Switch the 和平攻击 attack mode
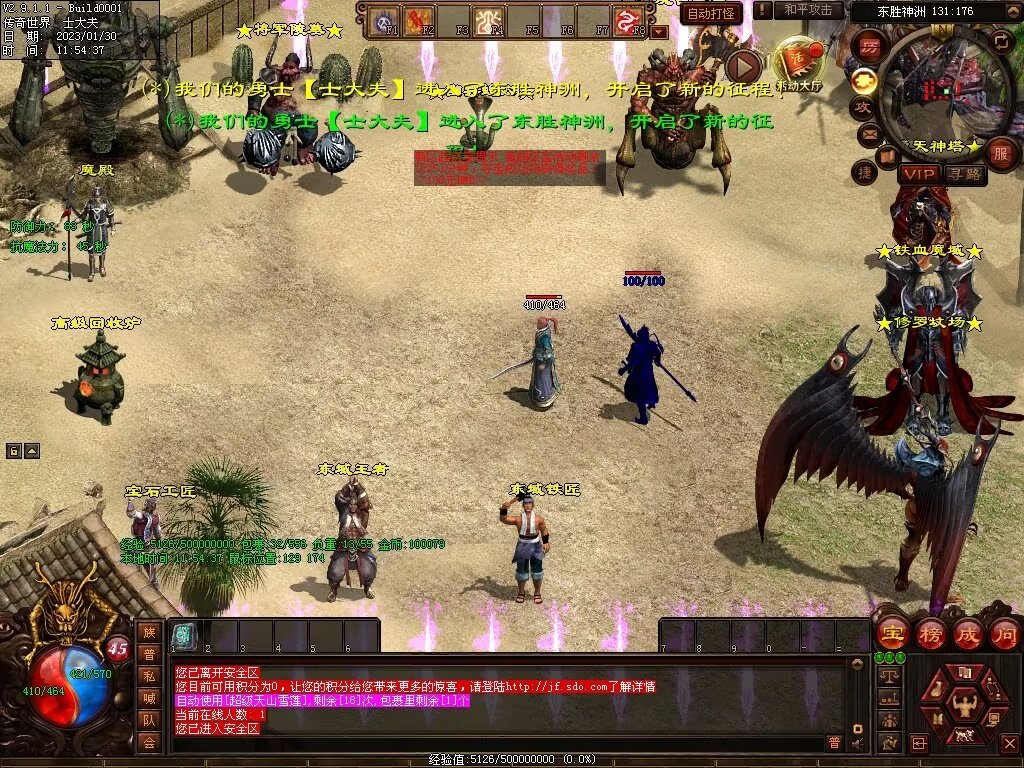This screenshot has width=1024, height=768. (809, 11)
